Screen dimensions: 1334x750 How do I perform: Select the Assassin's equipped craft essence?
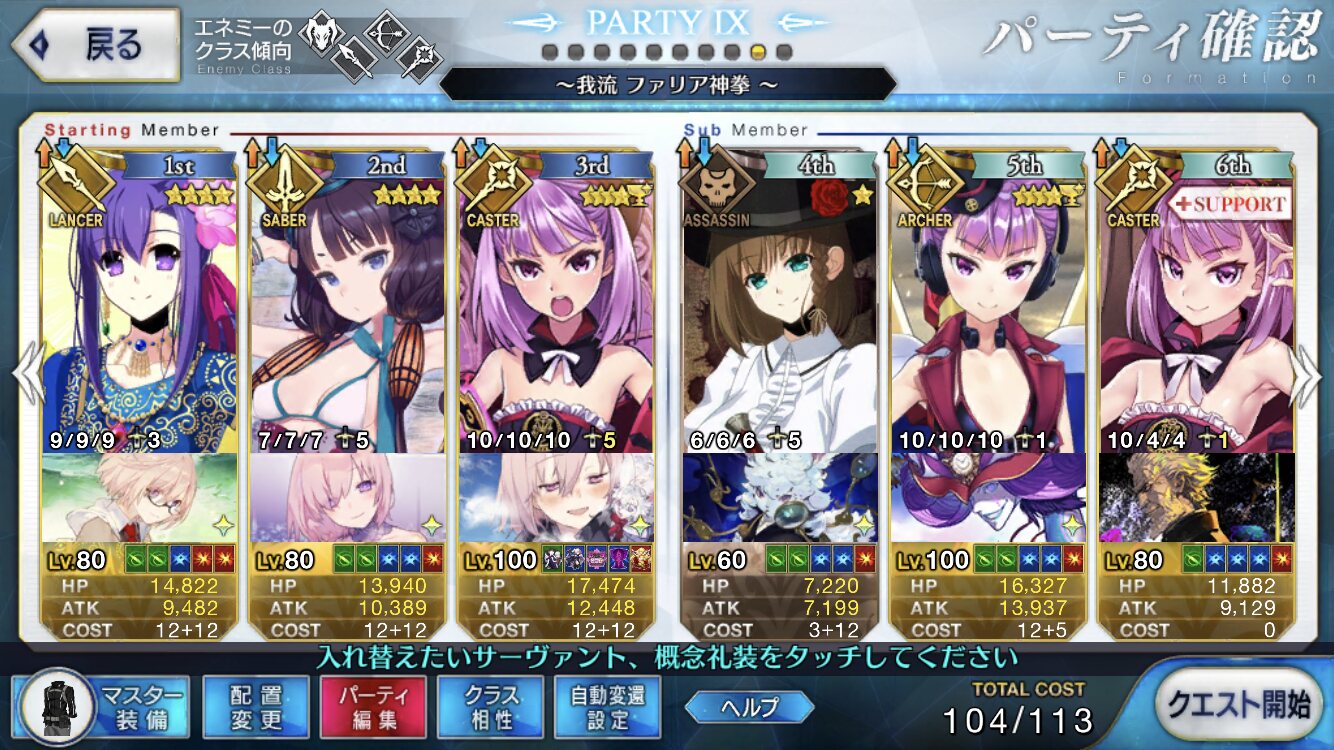780,497
